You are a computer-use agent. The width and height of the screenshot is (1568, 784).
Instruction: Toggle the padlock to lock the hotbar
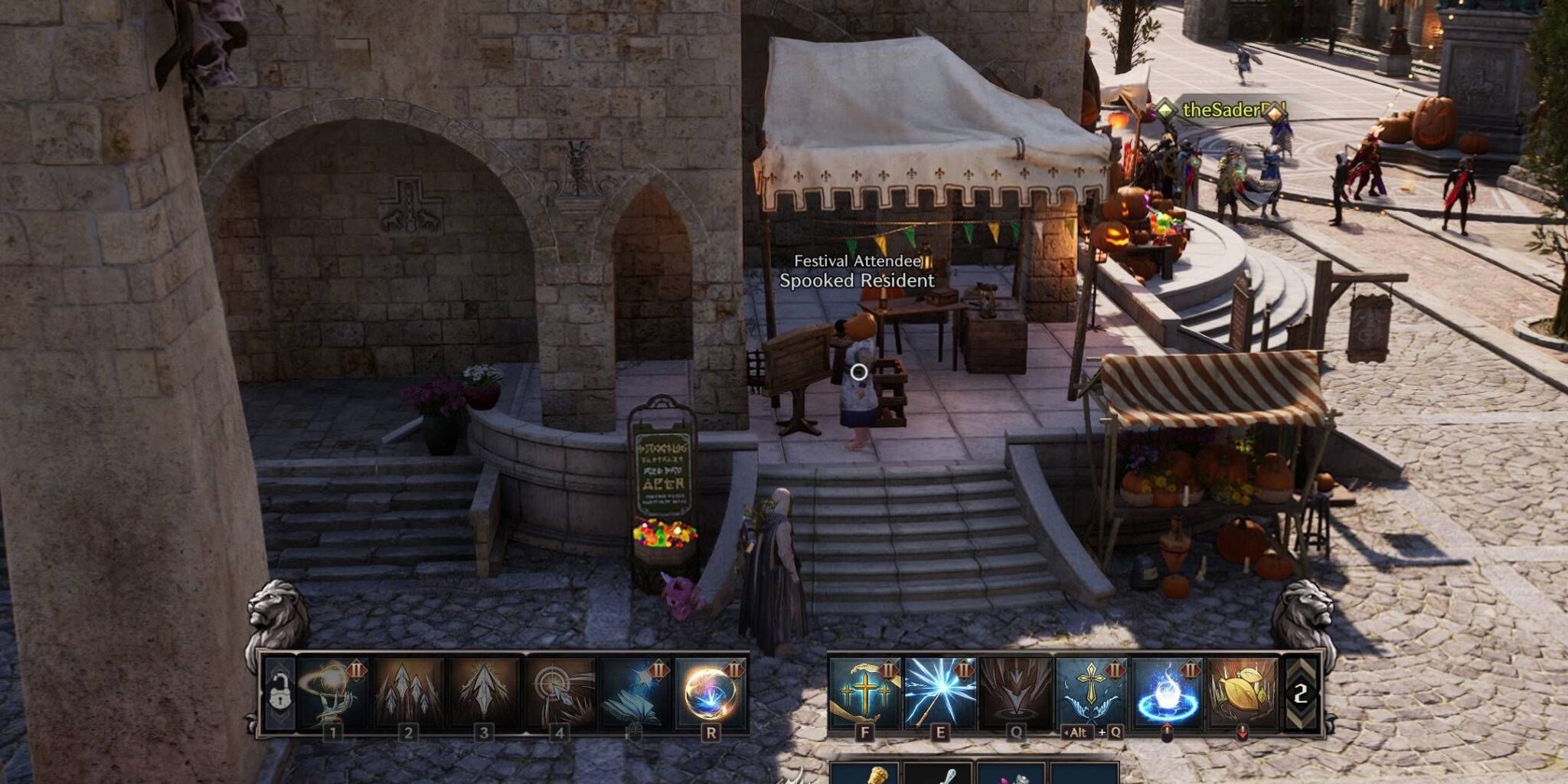pyautogui.click(x=279, y=691)
